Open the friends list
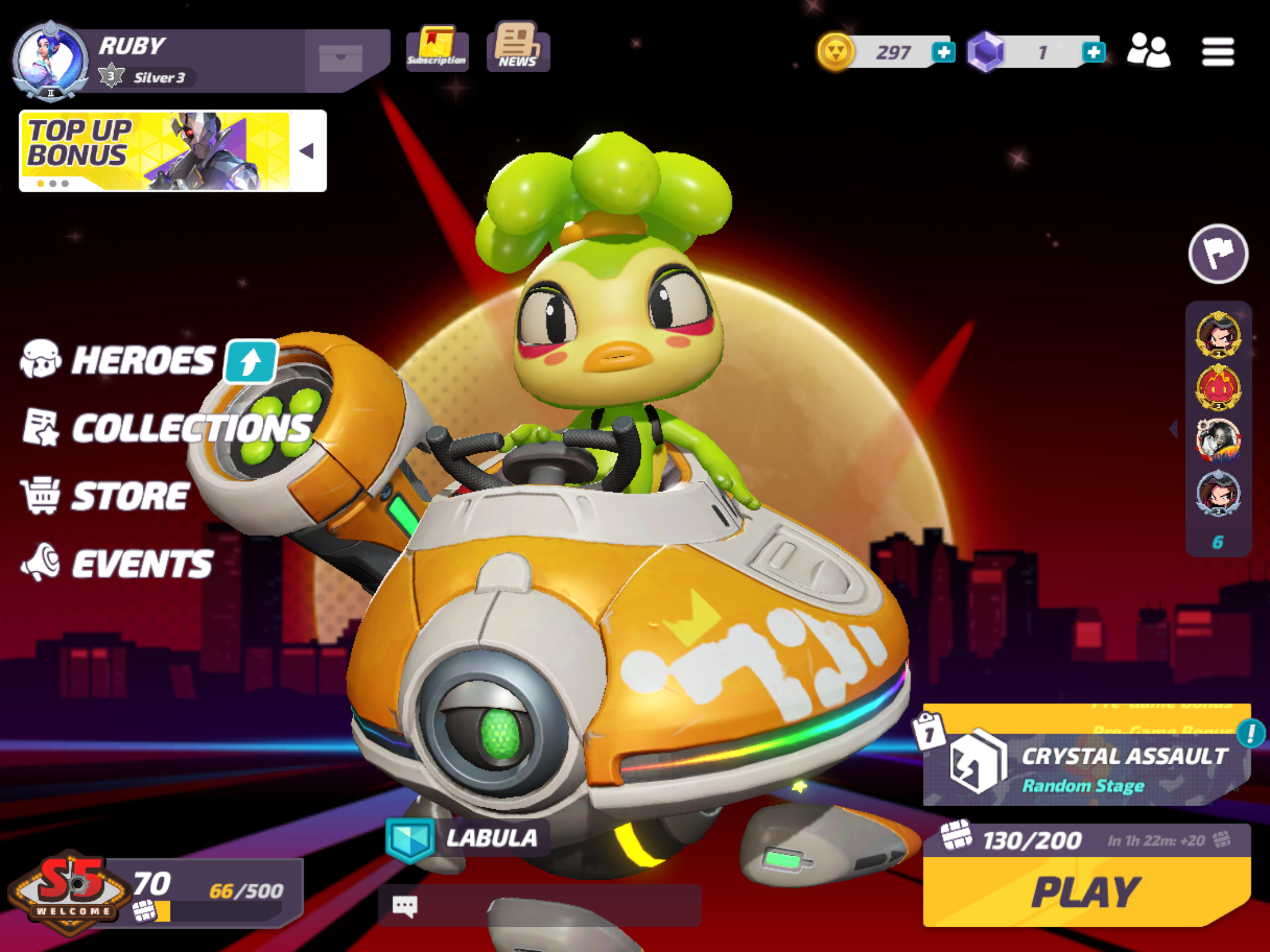 [1148, 51]
